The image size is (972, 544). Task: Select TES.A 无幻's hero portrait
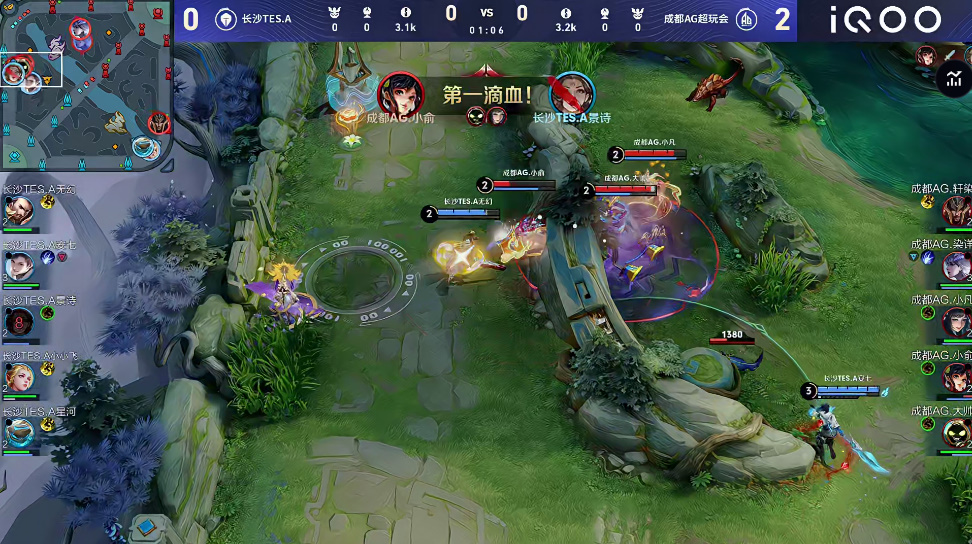pyautogui.click(x=17, y=211)
